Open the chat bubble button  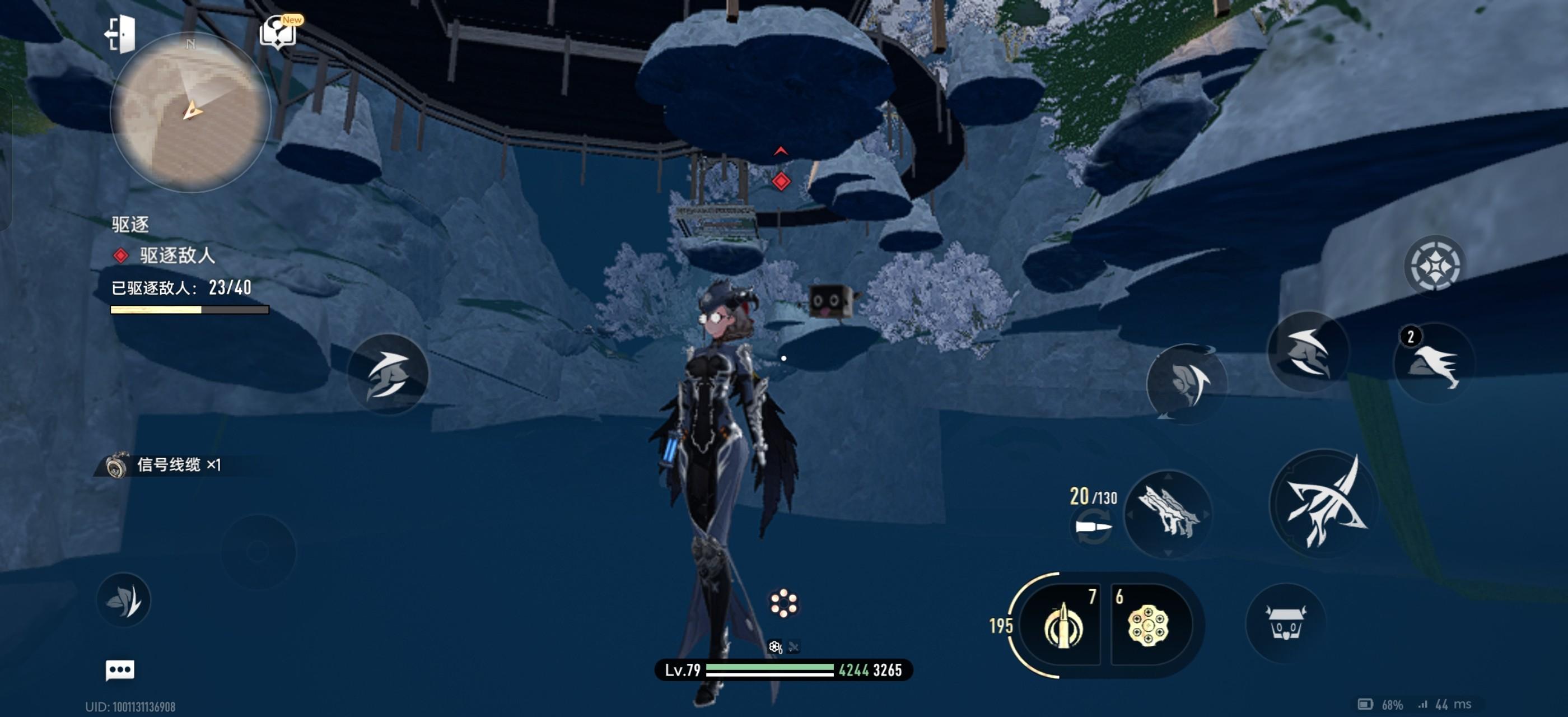pos(120,670)
